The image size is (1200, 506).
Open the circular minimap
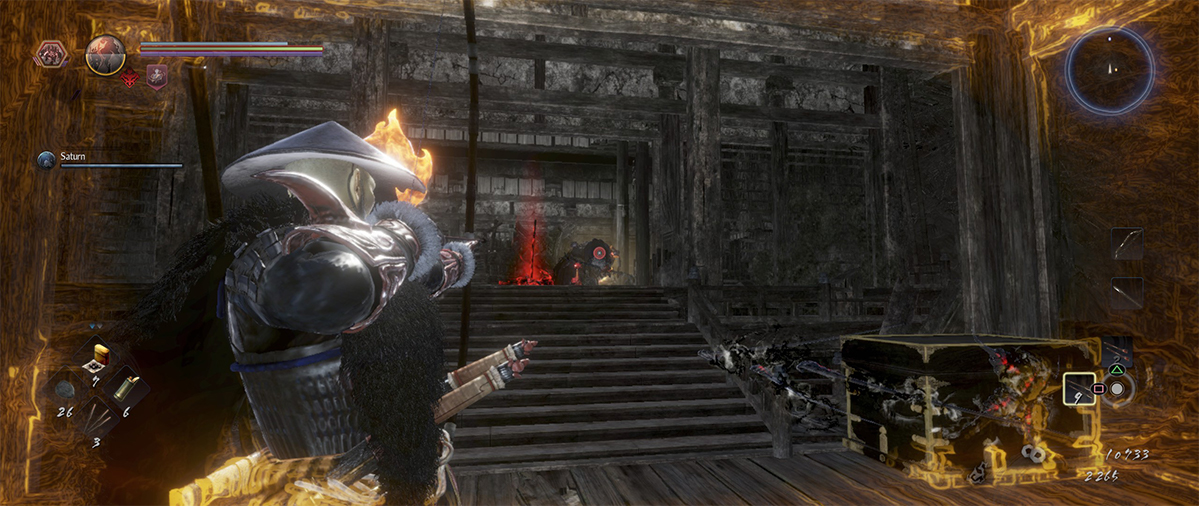click(x=1109, y=70)
